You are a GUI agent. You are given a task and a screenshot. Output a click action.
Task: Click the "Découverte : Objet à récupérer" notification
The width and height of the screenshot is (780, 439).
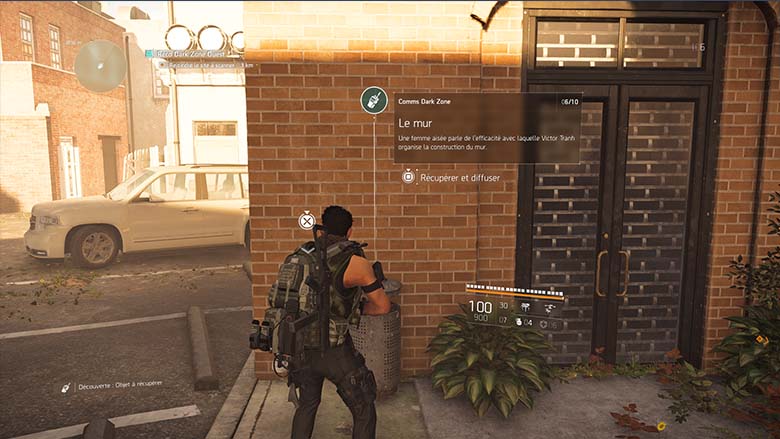[x=112, y=384]
